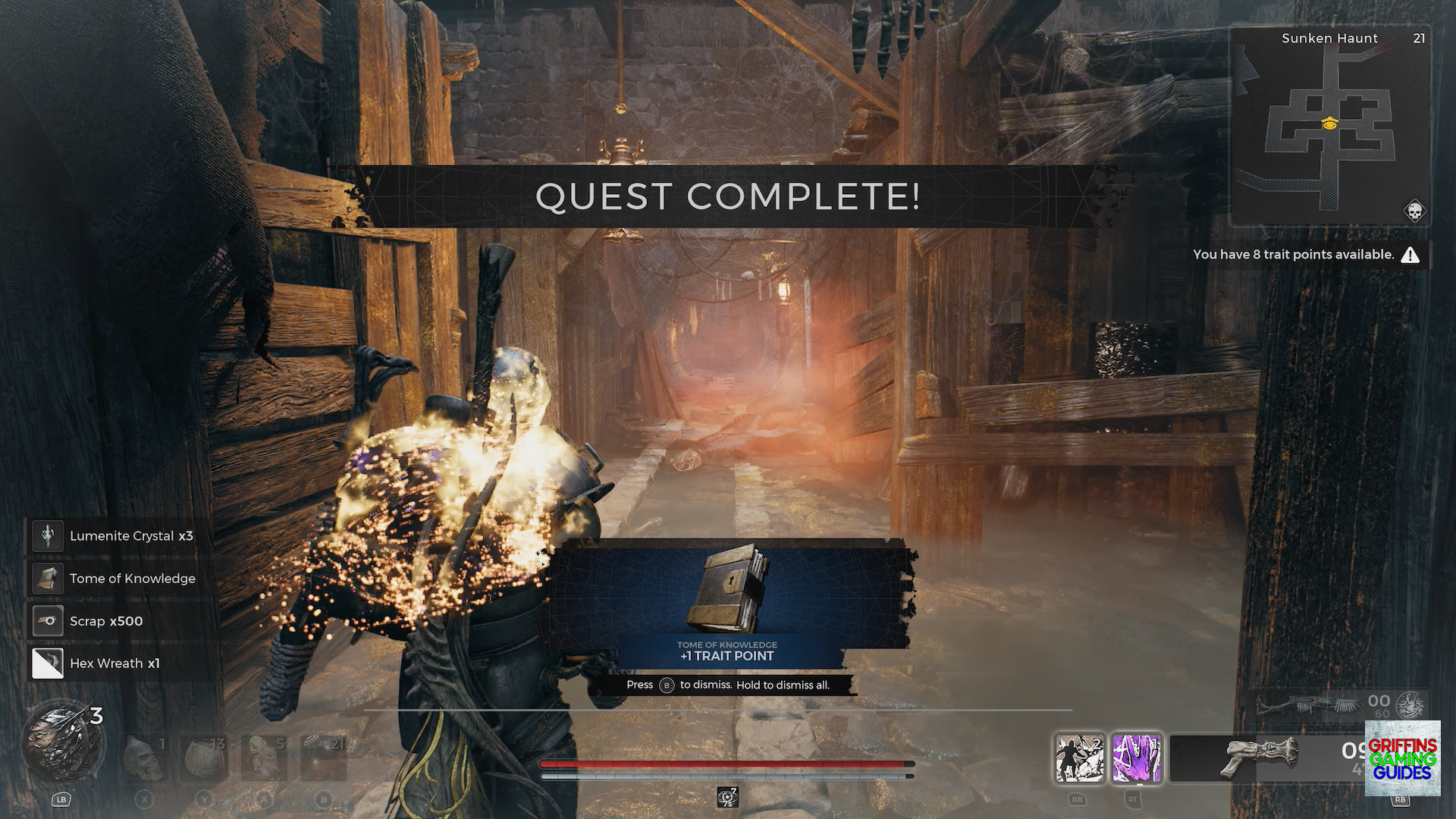Click the Hex Wreath reward icon
Image resolution: width=1456 pixels, height=819 pixels.
[x=46, y=662]
